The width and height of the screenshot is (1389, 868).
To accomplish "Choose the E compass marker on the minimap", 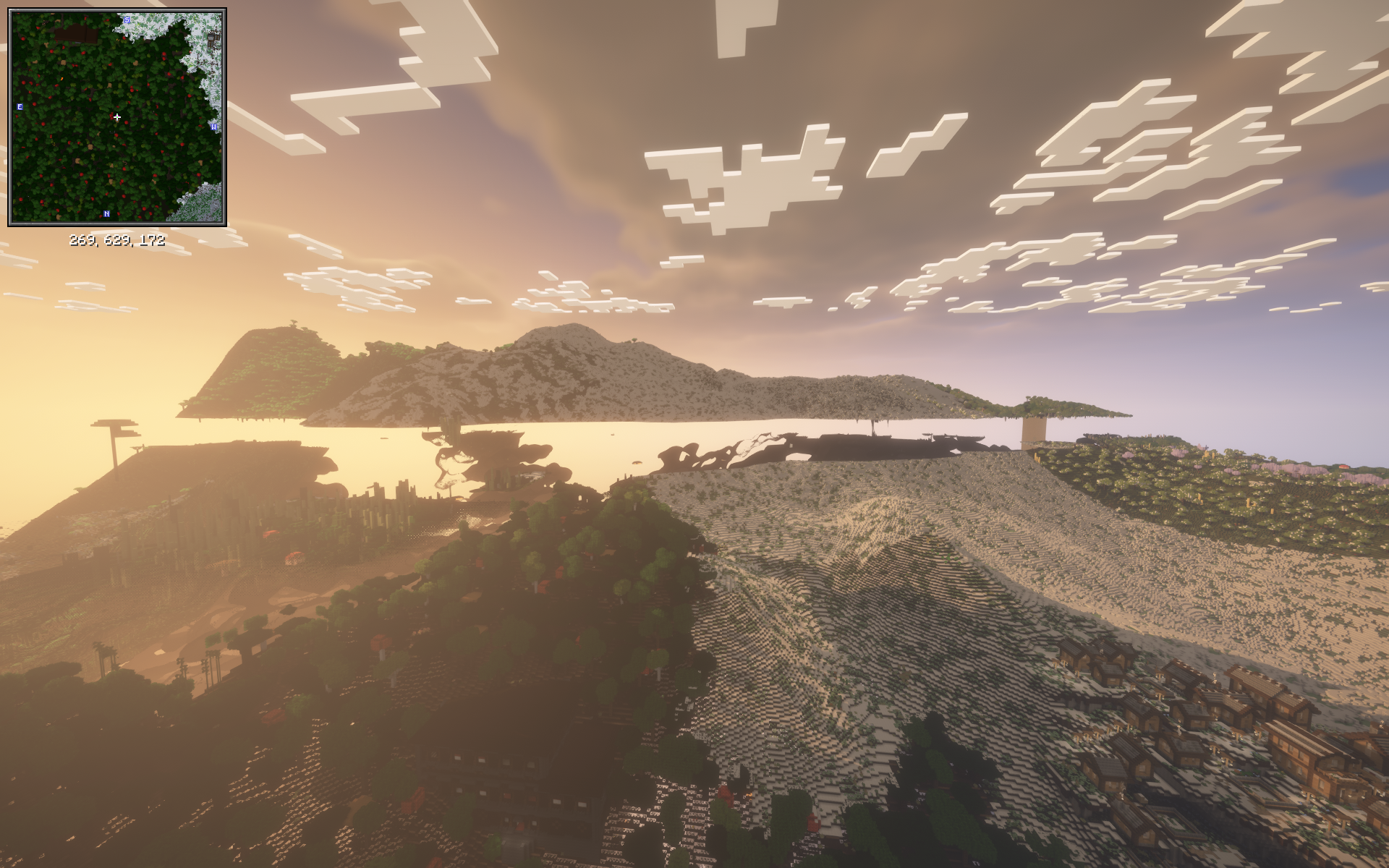I will coord(20,107).
